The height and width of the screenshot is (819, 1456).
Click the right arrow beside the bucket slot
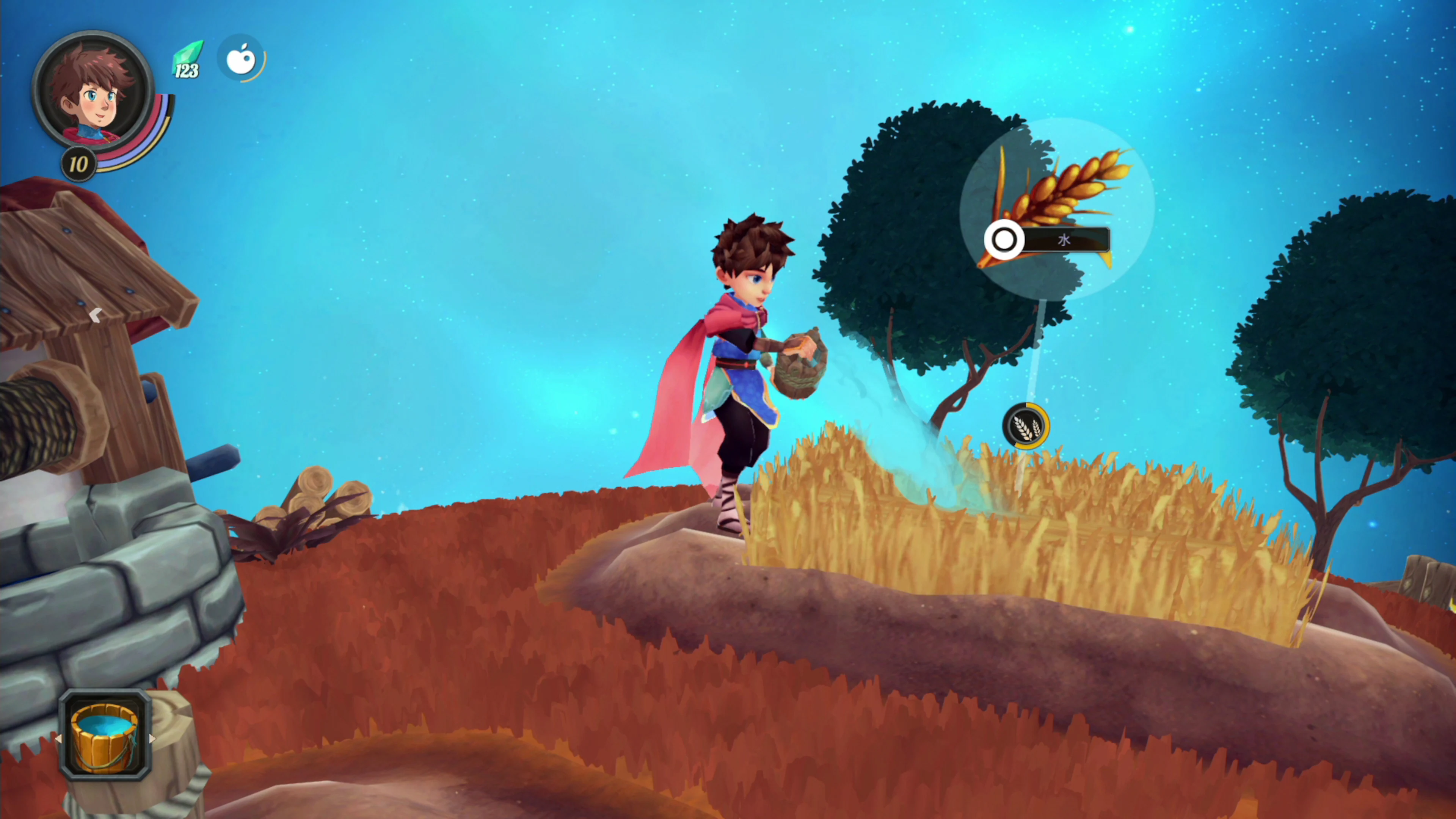coord(152,739)
